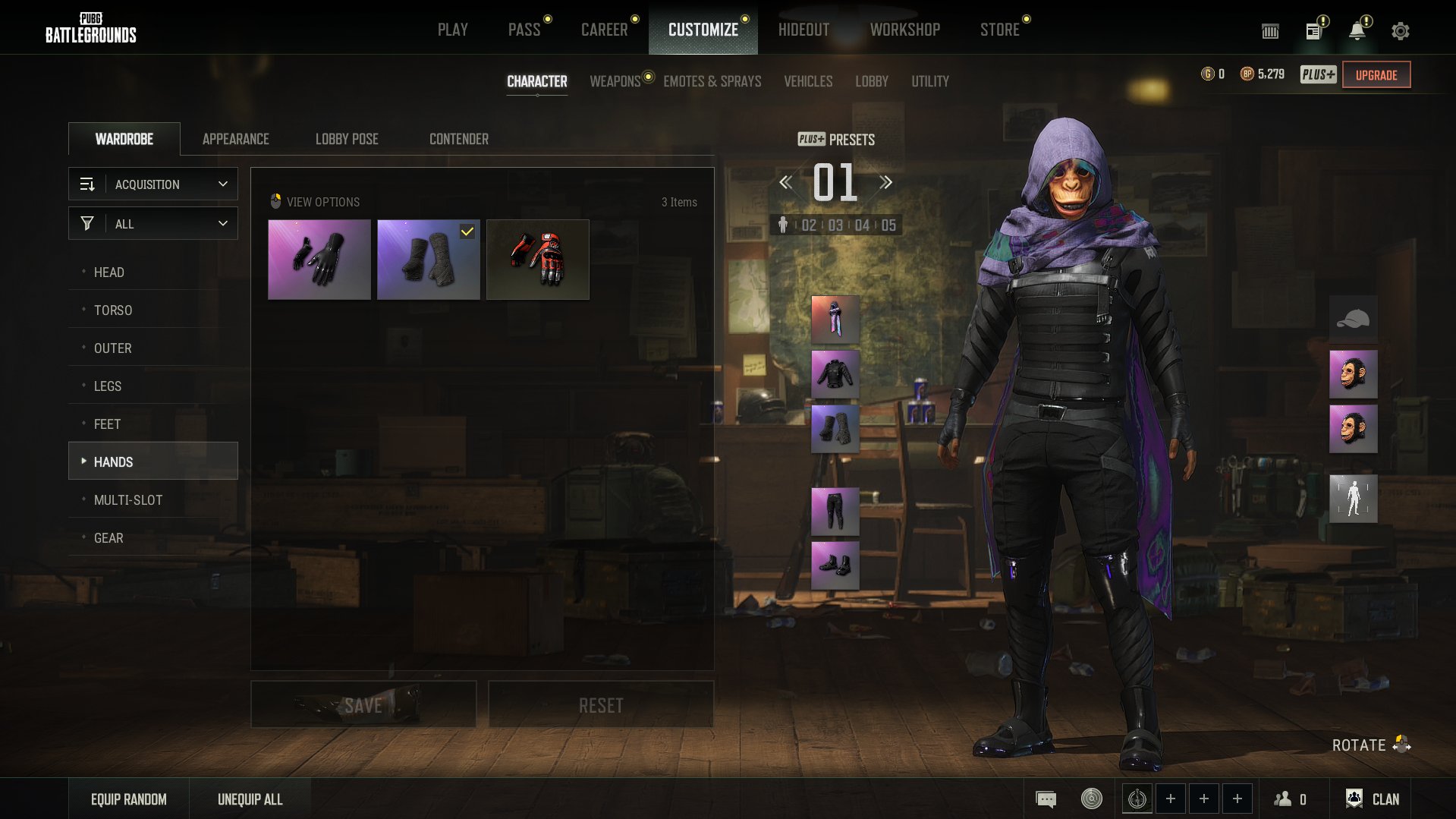Viewport: 1456px width, 819px height.
Task: Go to the next preset arrow
Action: (885, 182)
